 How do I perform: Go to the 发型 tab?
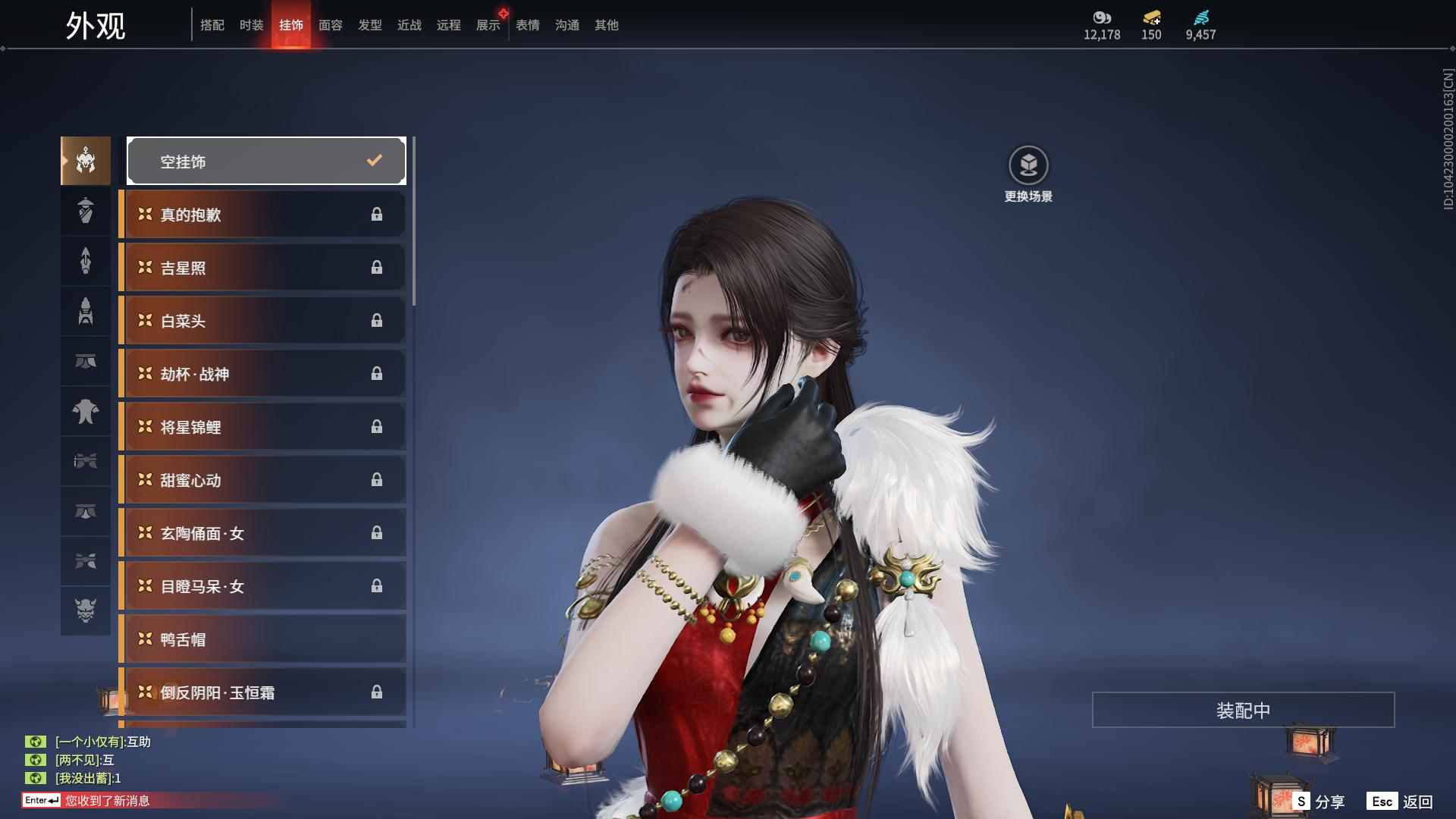pos(369,25)
